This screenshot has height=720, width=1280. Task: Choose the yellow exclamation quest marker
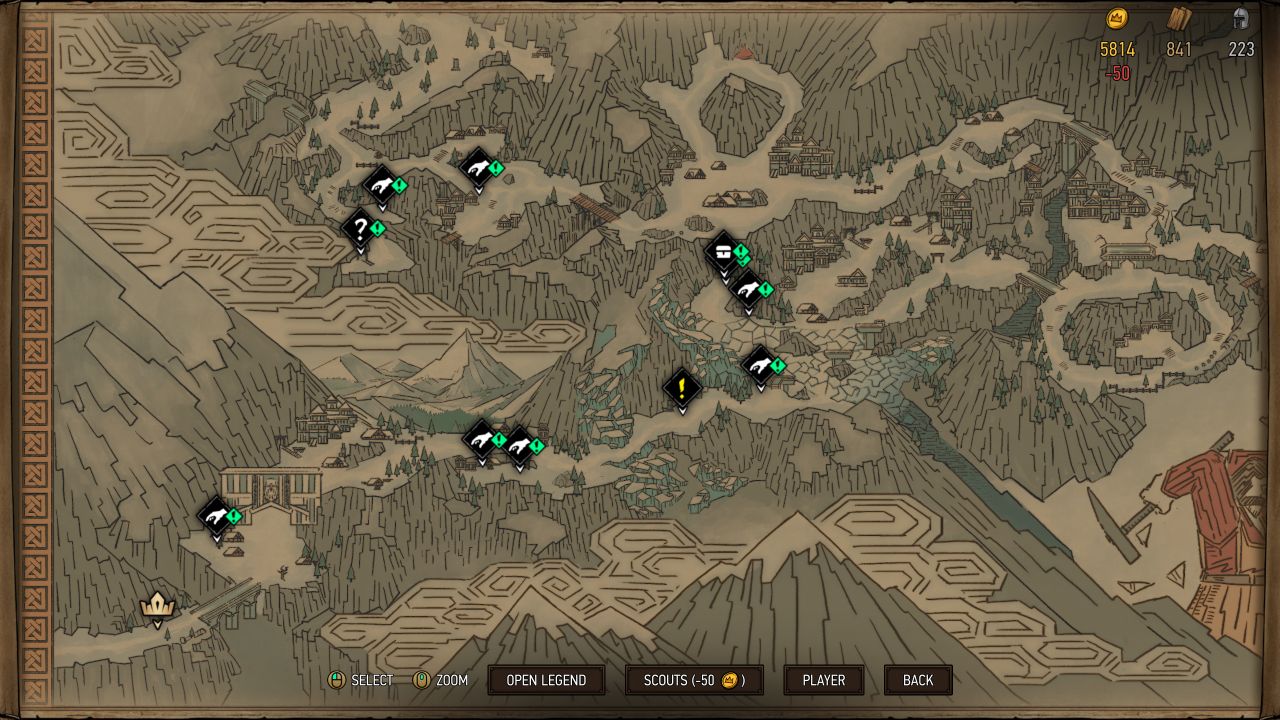(x=682, y=387)
